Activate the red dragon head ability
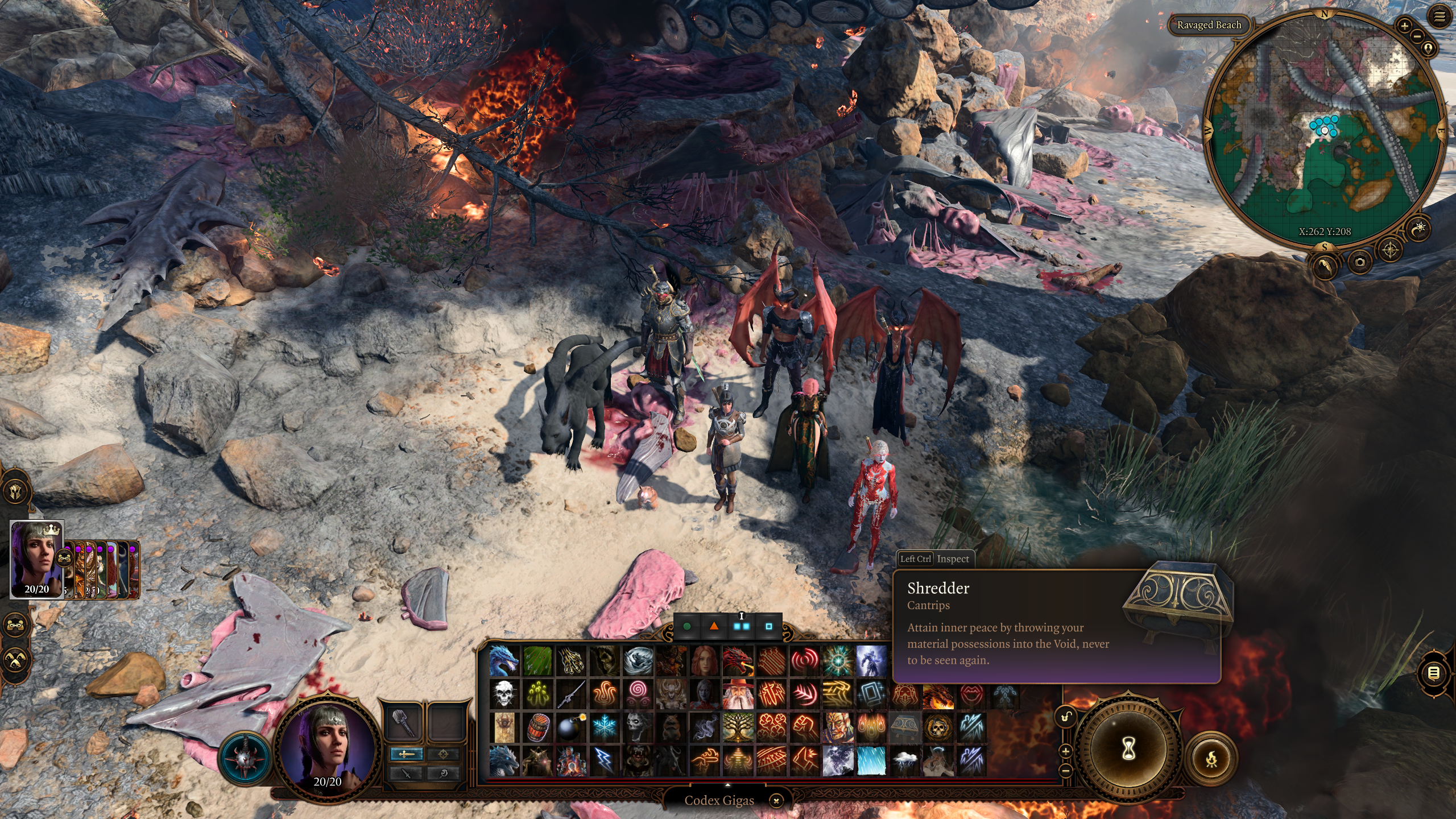Image resolution: width=1456 pixels, height=819 pixels. [738, 661]
